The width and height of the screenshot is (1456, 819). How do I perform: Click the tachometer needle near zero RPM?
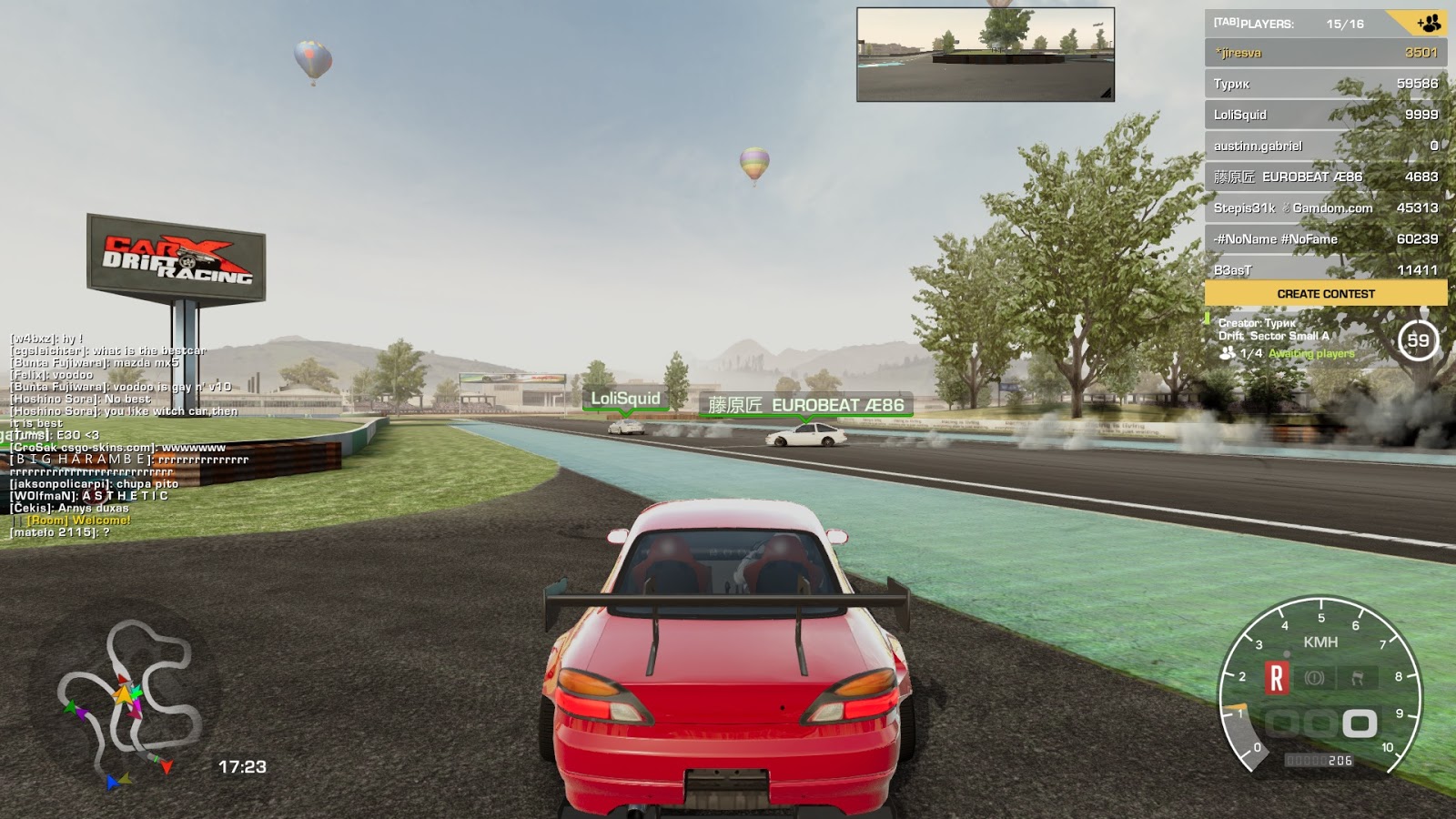pos(1247,733)
